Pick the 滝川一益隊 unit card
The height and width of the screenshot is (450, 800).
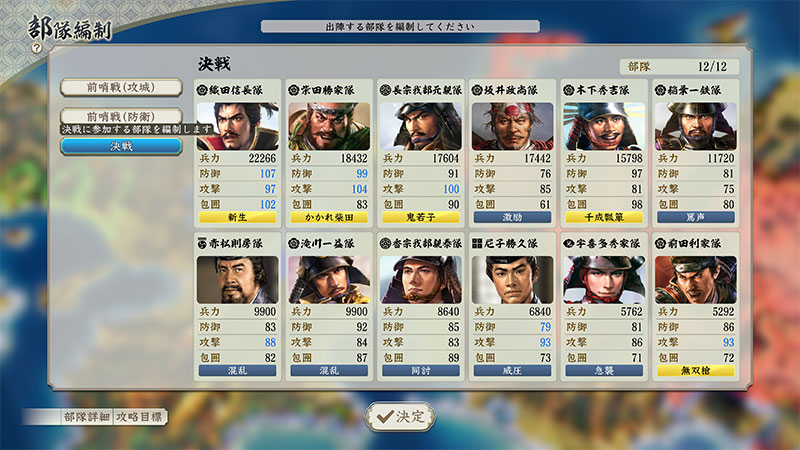click(x=329, y=305)
